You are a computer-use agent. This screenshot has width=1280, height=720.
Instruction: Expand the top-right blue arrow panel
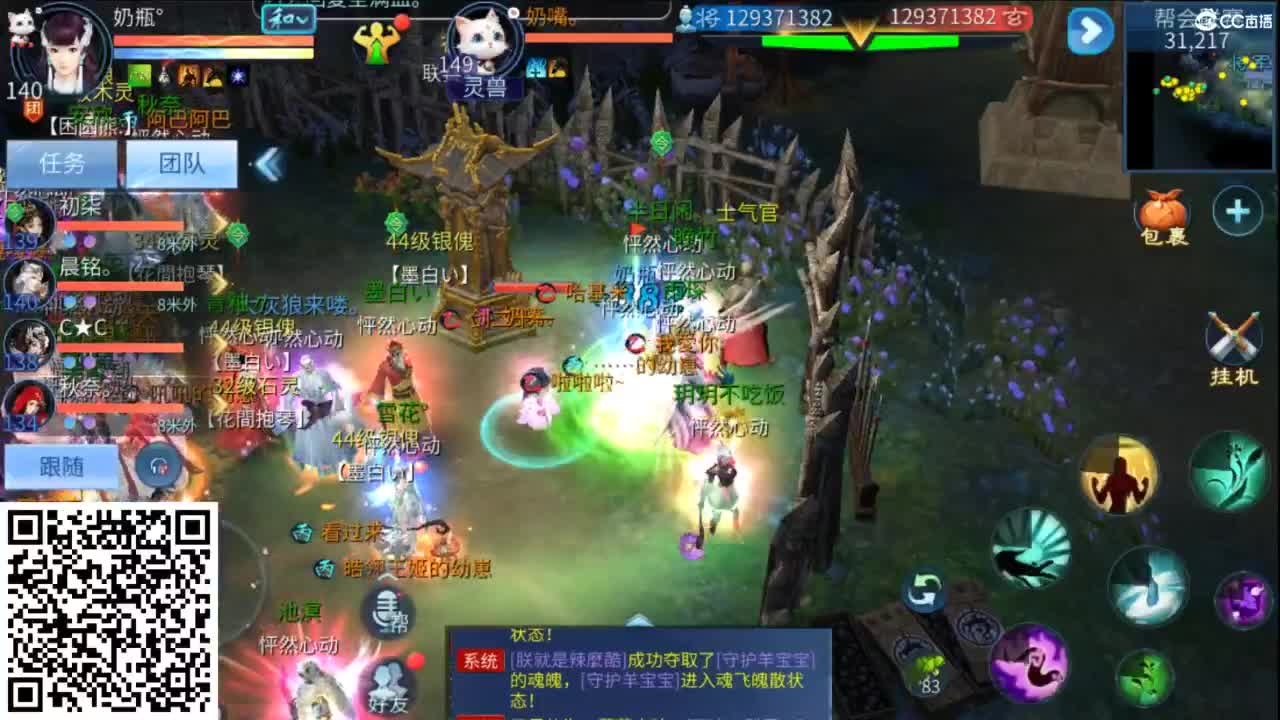coord(1090,30)
